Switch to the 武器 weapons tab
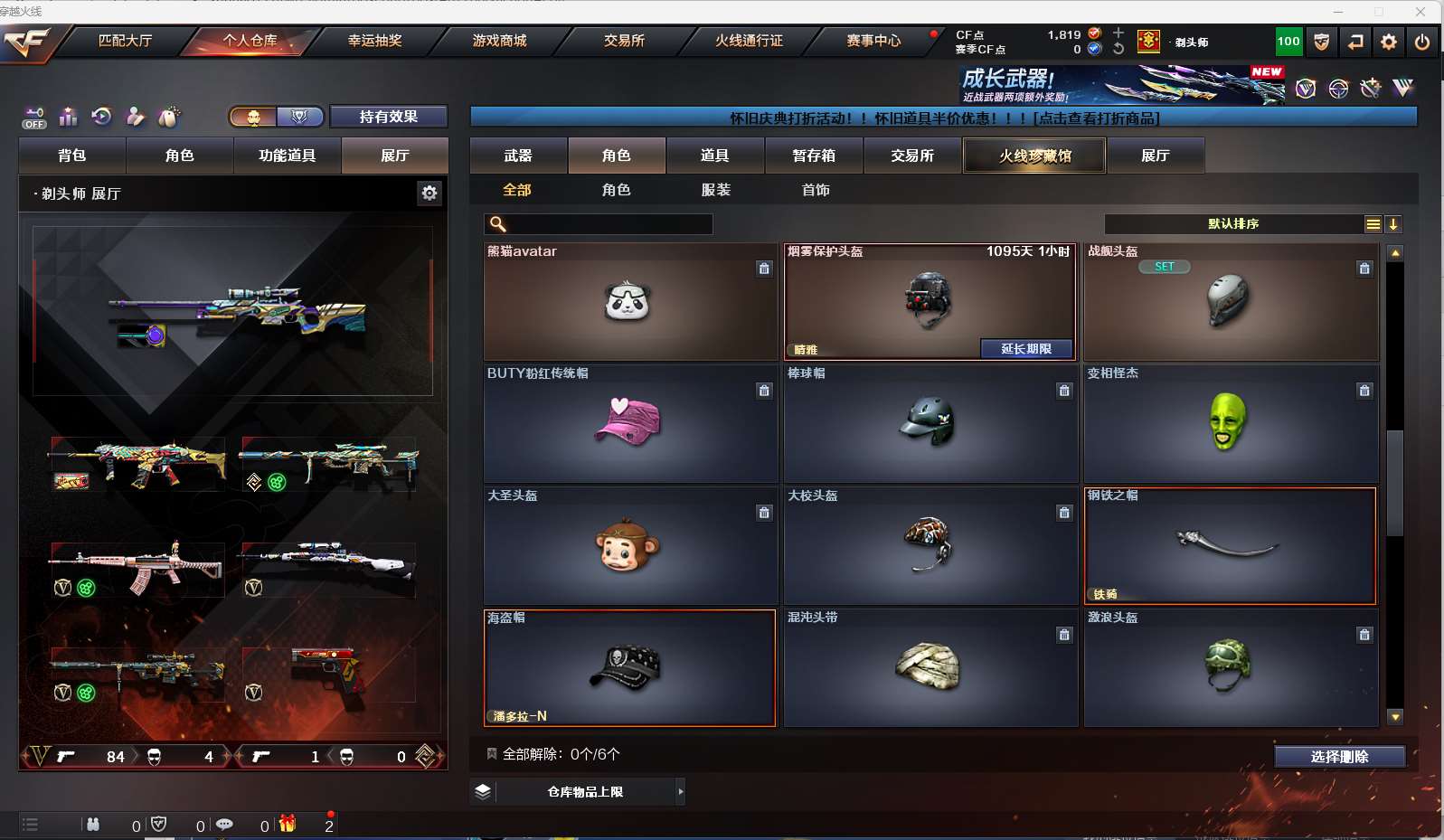The width and height of the screenshot is (1444, 840). pos(518,156)
